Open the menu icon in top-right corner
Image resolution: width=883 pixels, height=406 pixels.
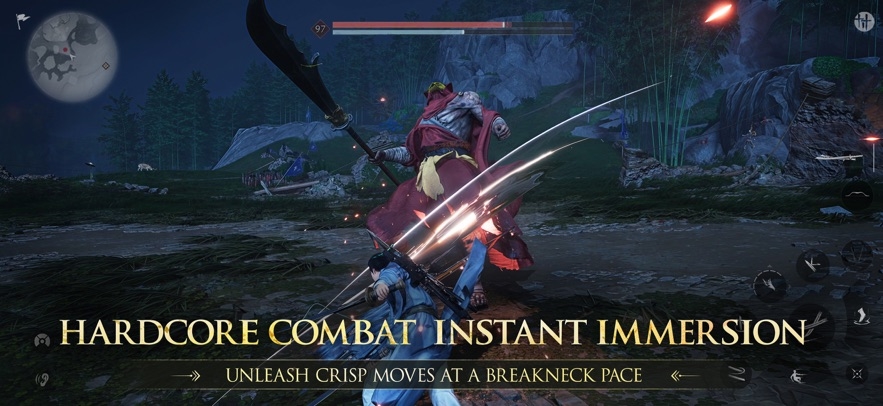tap(863, 21)
